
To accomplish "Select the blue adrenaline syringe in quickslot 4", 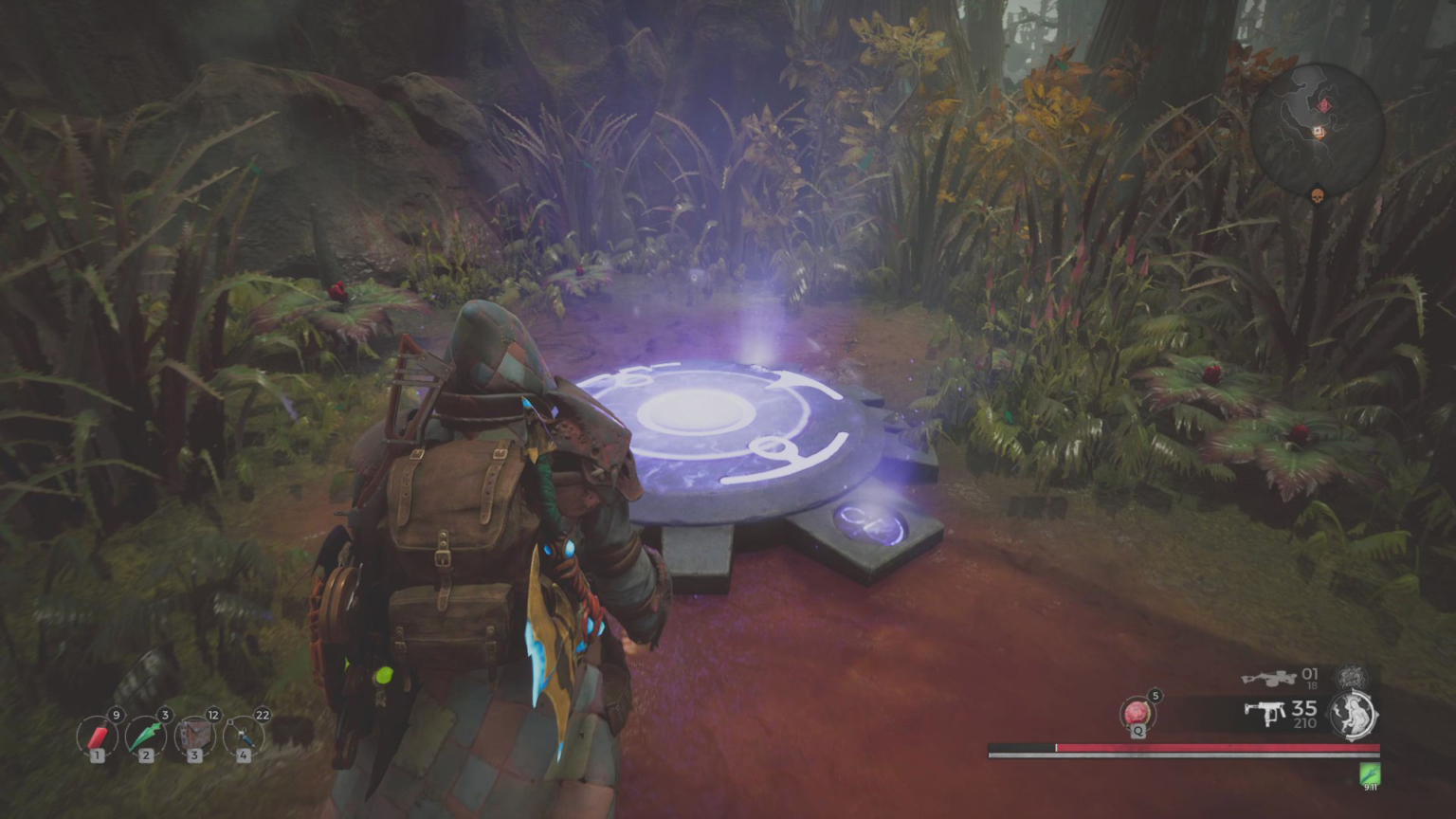I will pyautogui.click(x=244, y=735).
